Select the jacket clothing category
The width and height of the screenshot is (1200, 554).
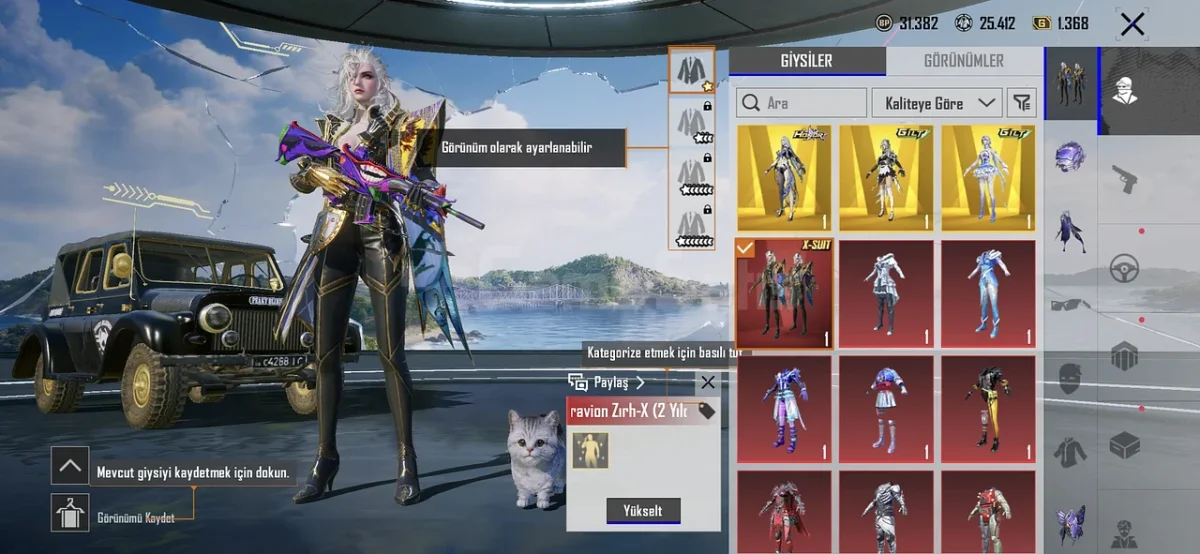pos(1070,452)
